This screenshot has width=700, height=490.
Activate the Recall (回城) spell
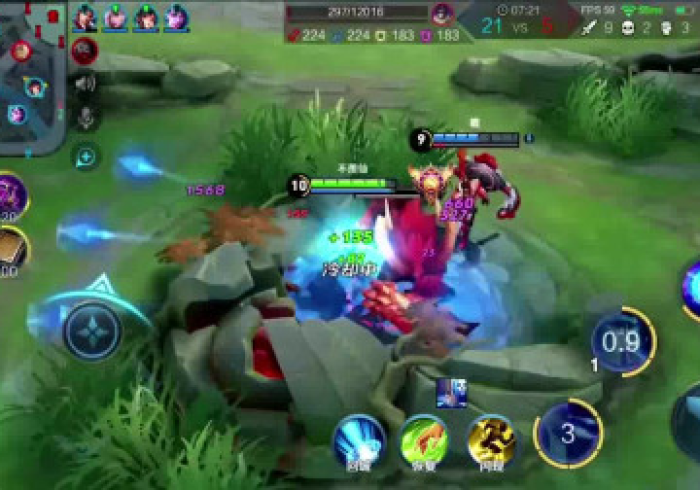pos(358,440)
